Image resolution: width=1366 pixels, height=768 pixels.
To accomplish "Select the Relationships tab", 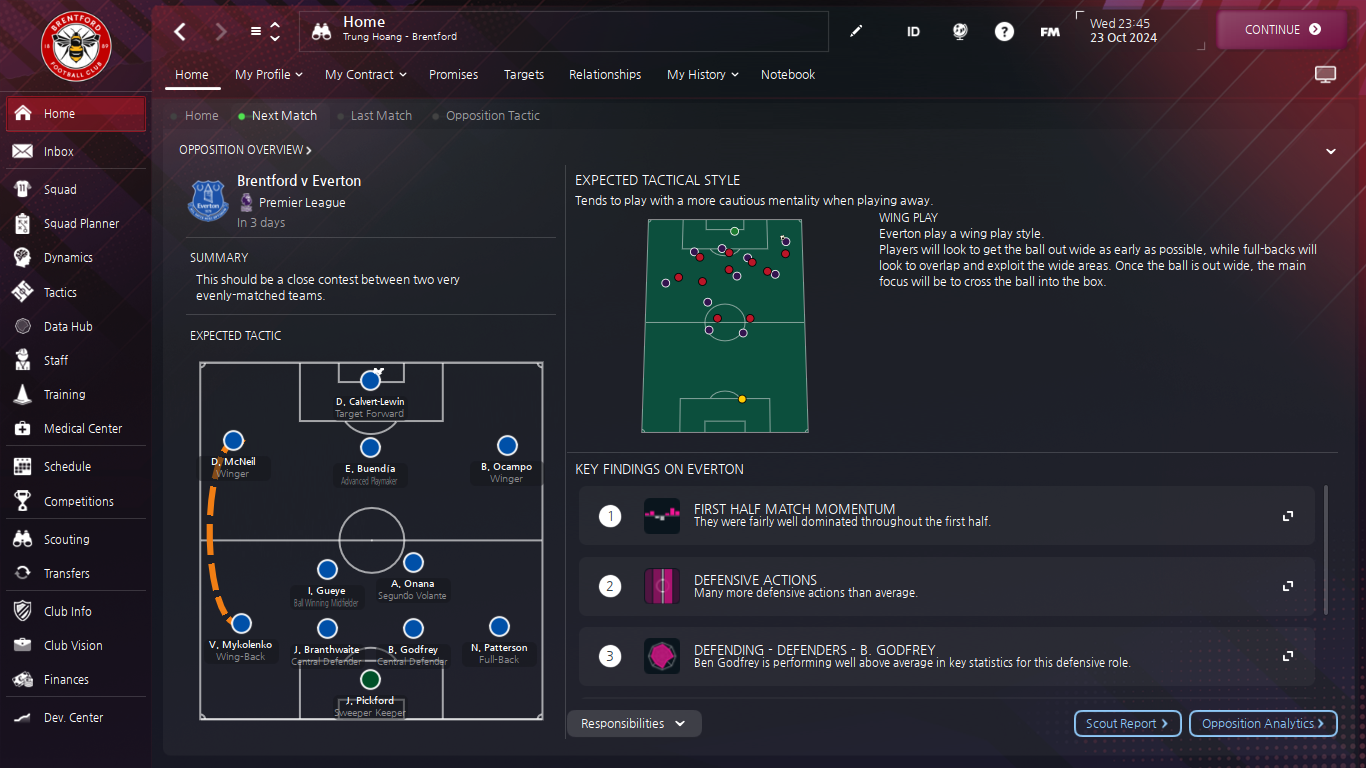I will tap(605, 75).
